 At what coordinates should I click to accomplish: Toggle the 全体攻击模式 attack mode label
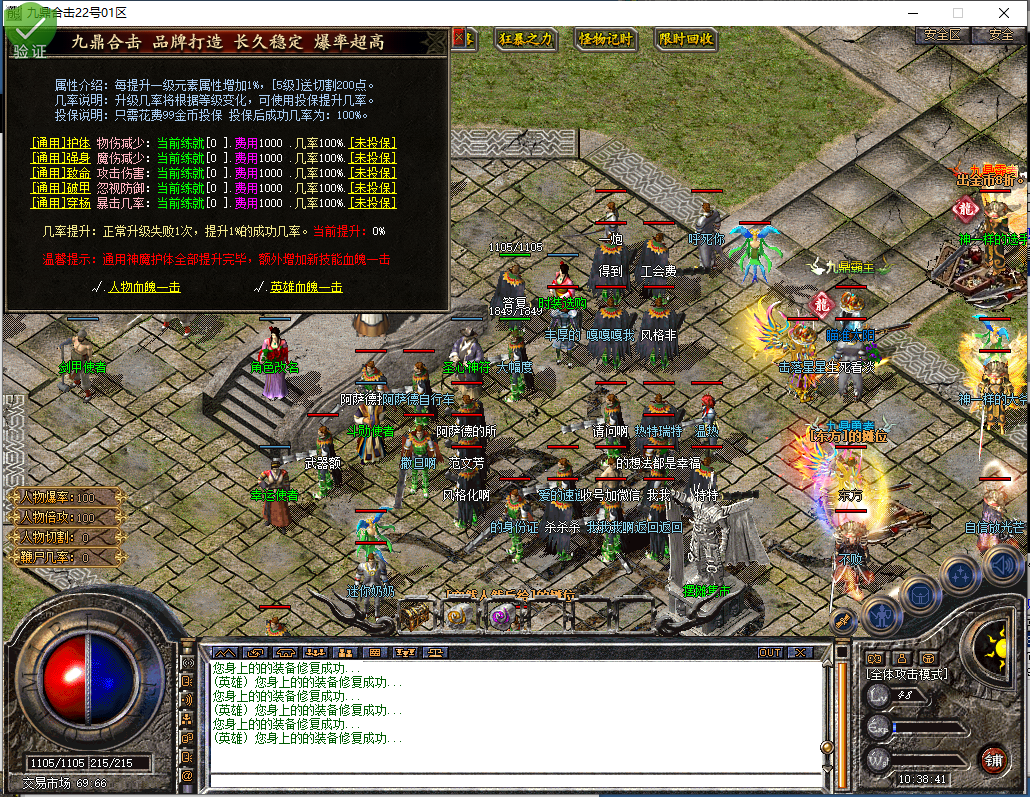pyautogui.click(x=906, y=674)
